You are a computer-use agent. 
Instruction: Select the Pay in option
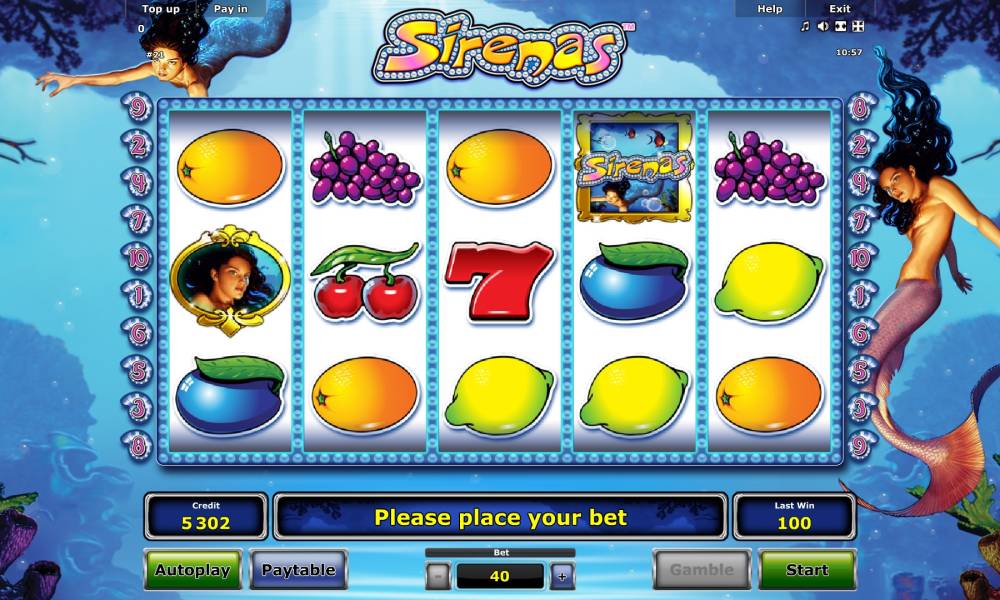click(231, 9)
